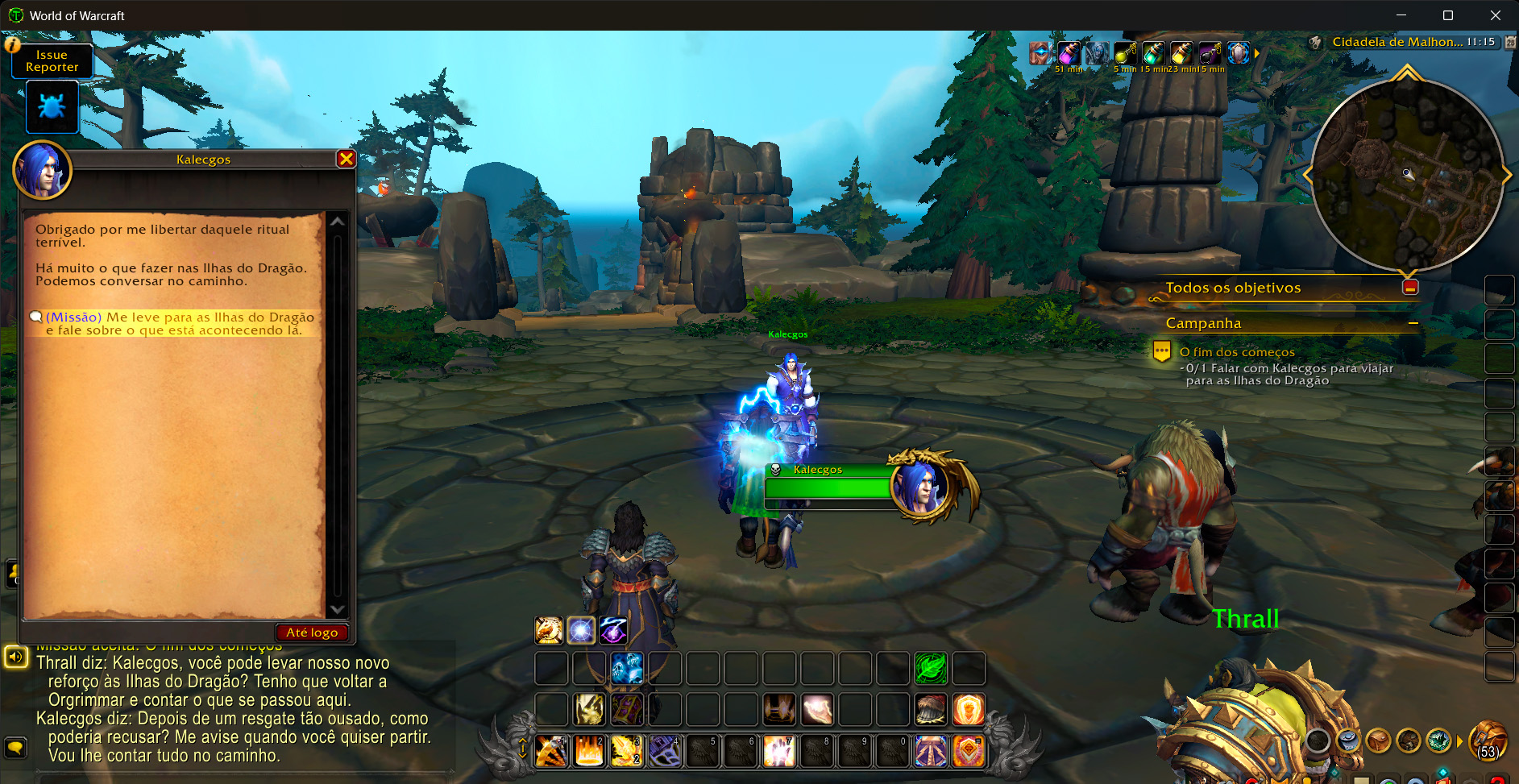Collapse the Todos os objetivos tracker
The width and height of the screenshot is (1519, 784).
1410,288
